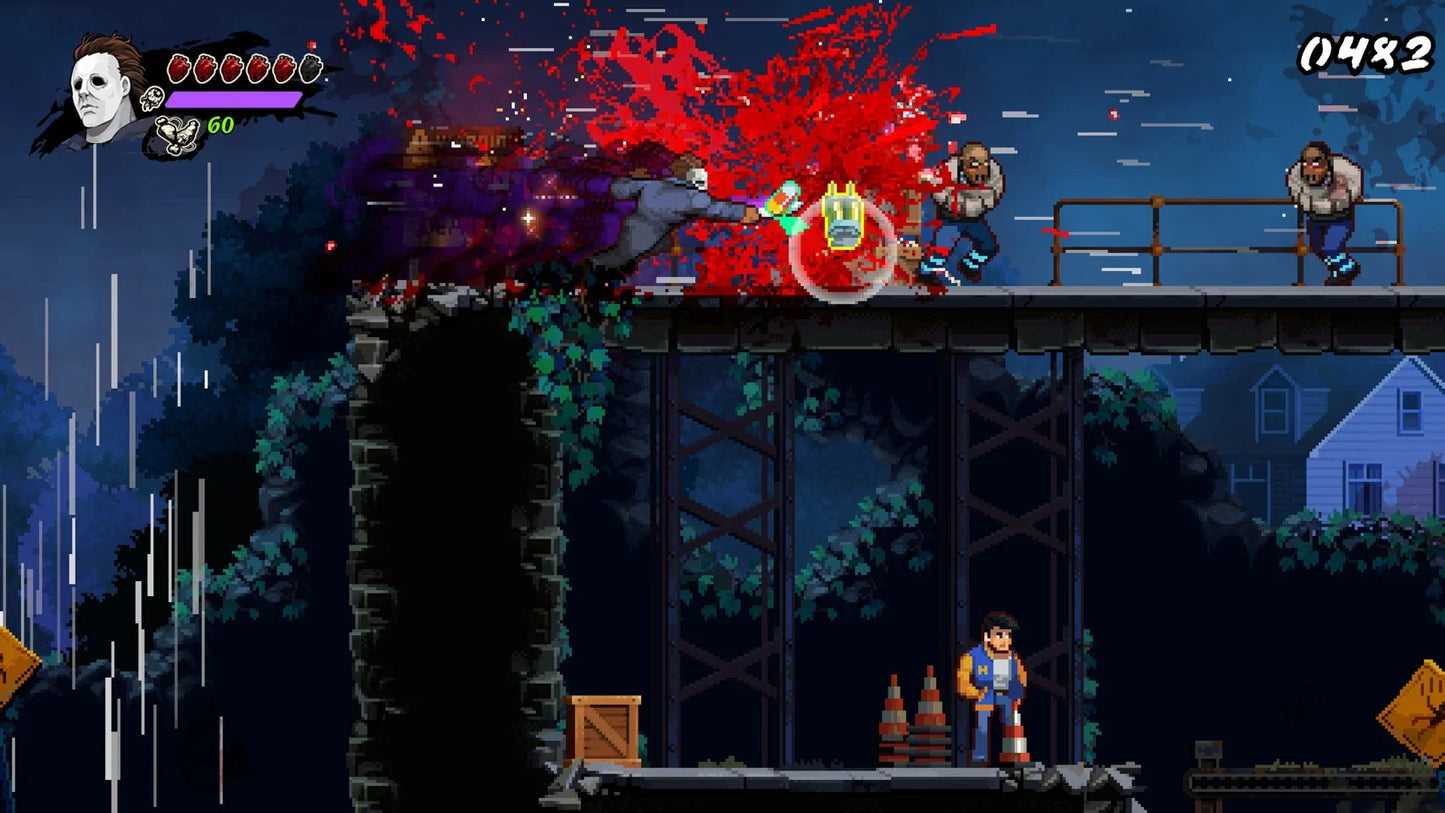Click the 0482 score counter

1367,52
